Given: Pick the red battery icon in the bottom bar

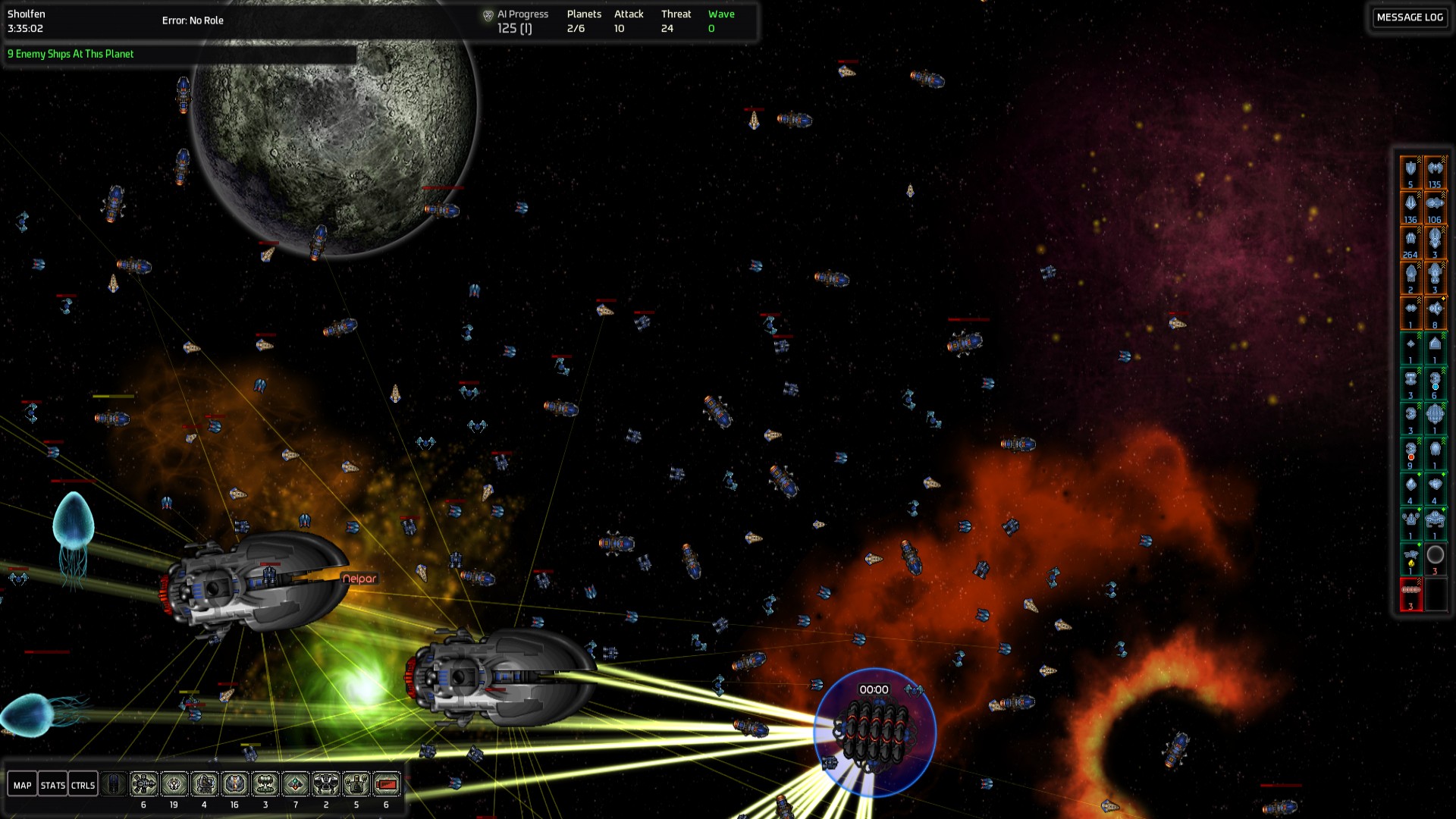Looking at the screenshot, I should coord(387,783).
